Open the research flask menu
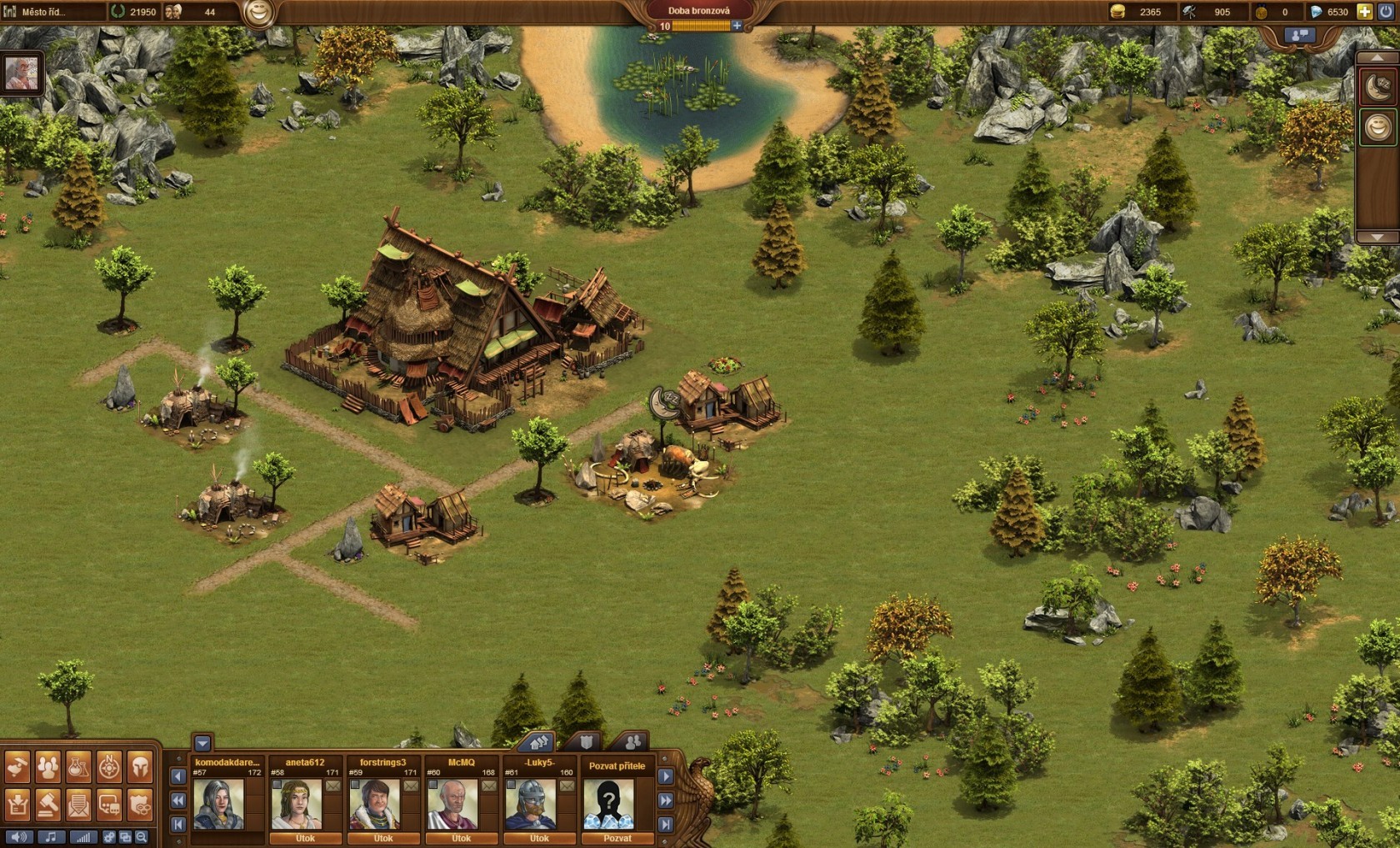 coord(78,767)
